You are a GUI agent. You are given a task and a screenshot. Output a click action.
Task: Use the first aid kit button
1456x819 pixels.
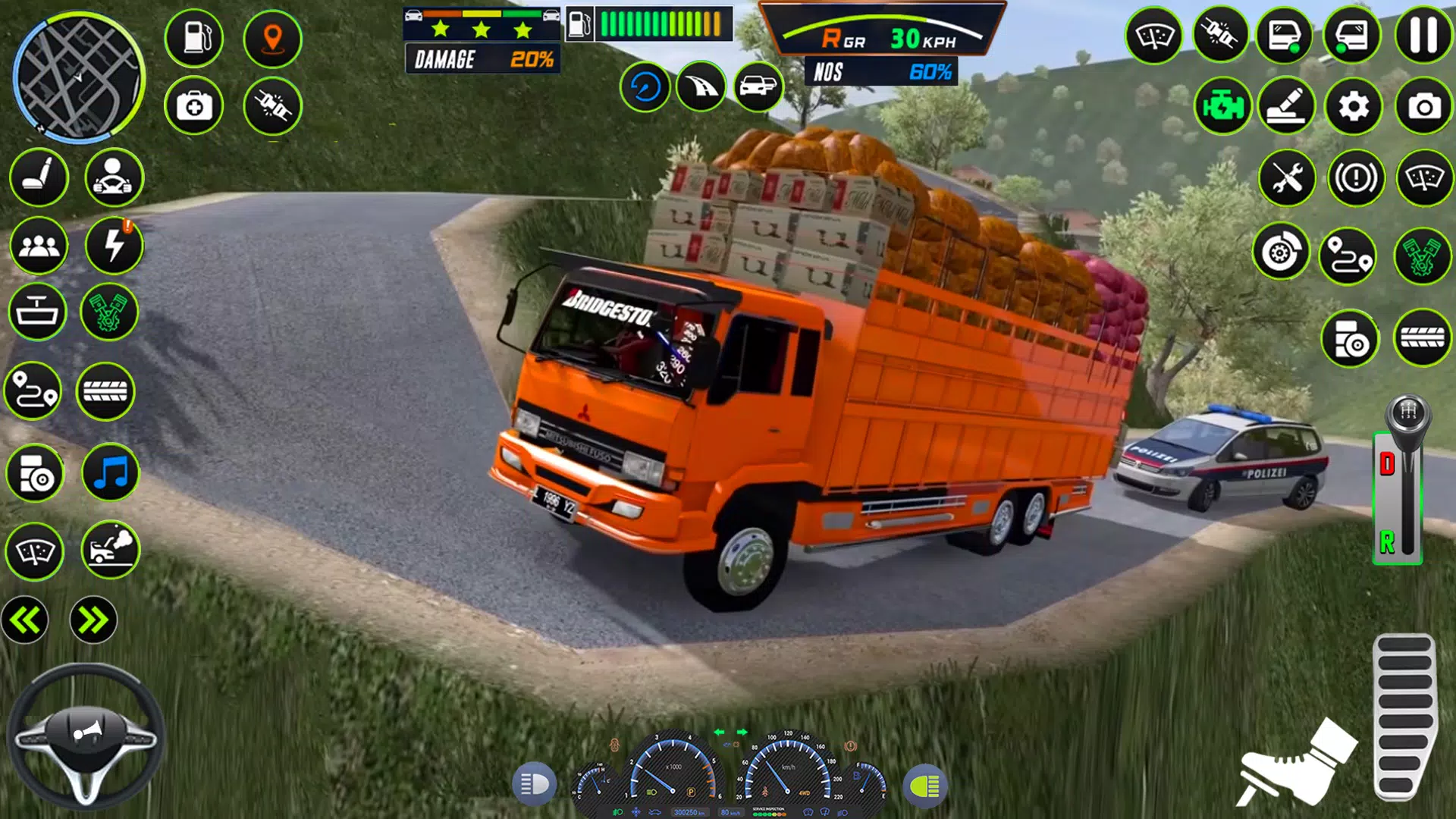tap(194, 106)
